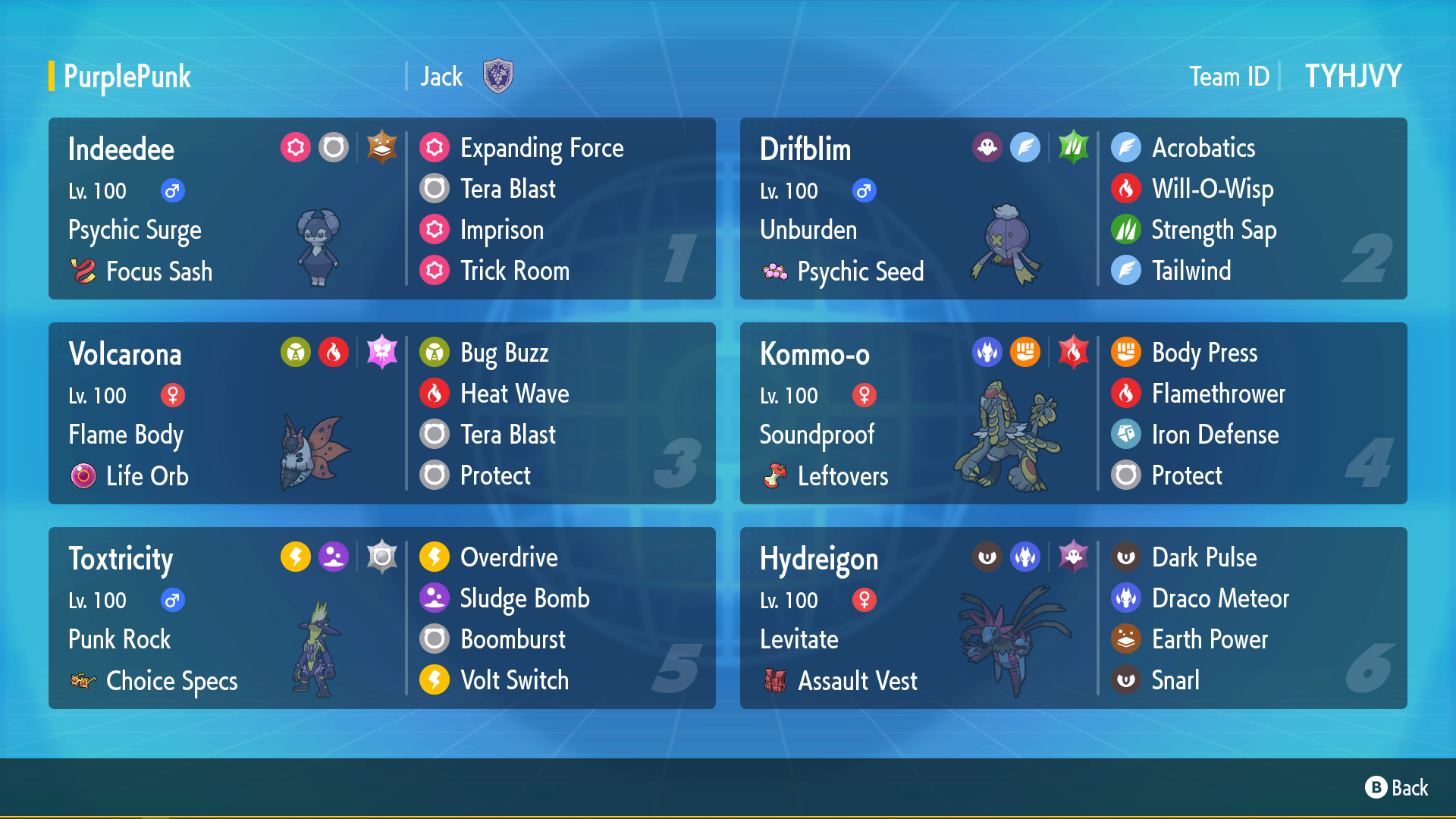Viewport: 1456px width, 819px height.
Task: Choose the Hydreigon team card
Action: (1073, 618)
